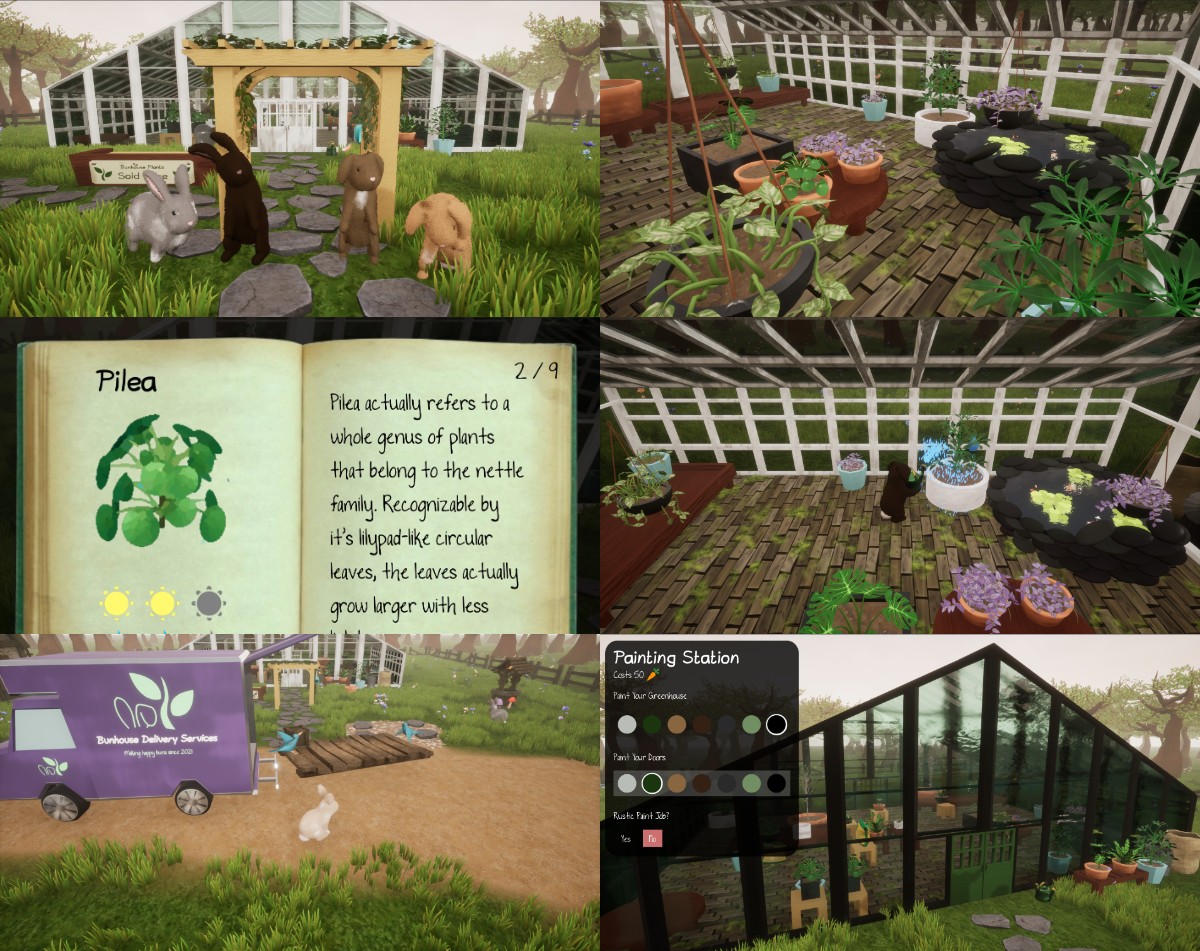Select No for Rustic Paint Job
Viewport: 1200px width, 951px height.
pyautogui.click(x=651, y=838)
